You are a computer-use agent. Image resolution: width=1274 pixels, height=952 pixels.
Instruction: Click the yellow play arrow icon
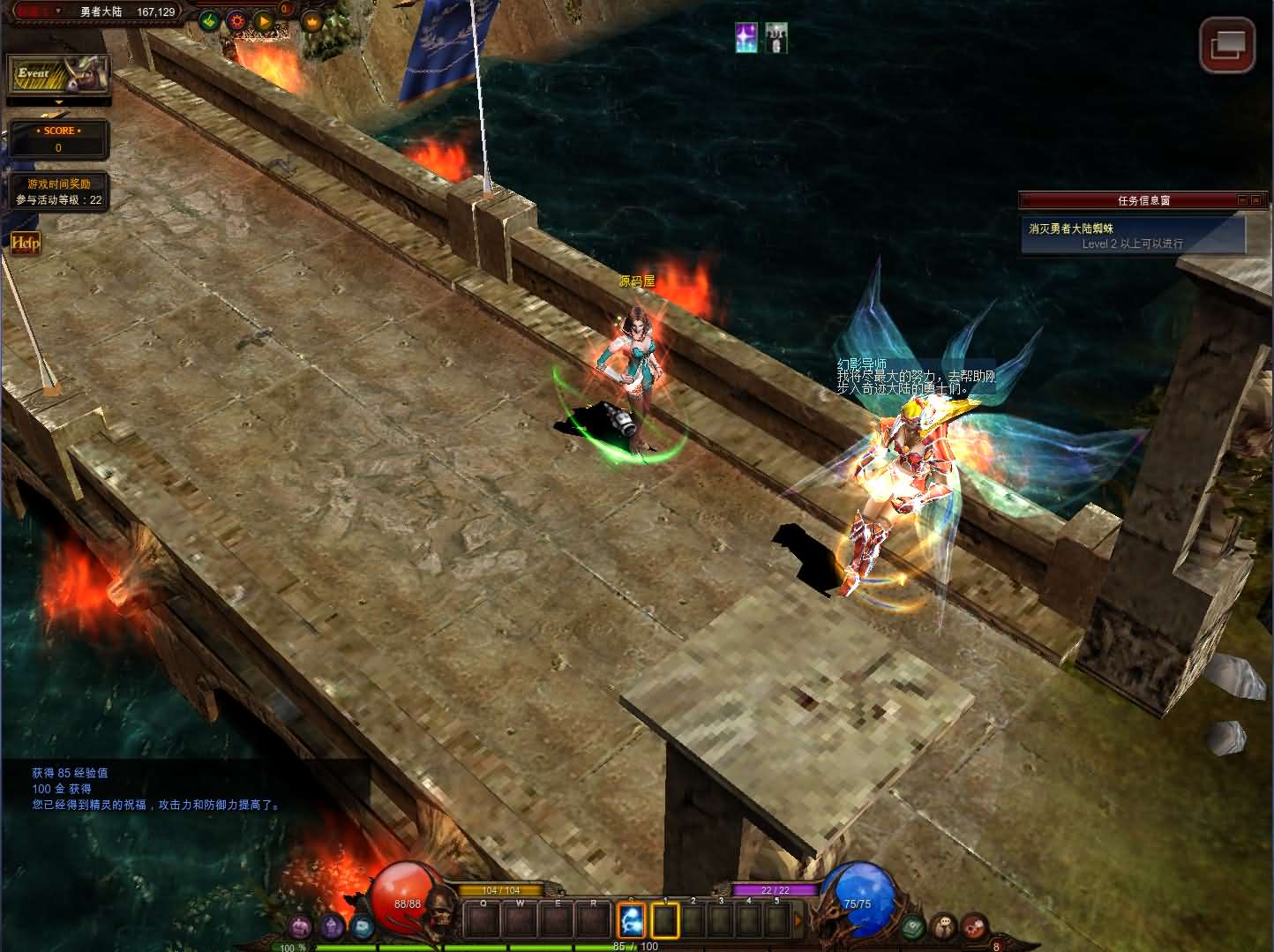(x=263, y=21)
